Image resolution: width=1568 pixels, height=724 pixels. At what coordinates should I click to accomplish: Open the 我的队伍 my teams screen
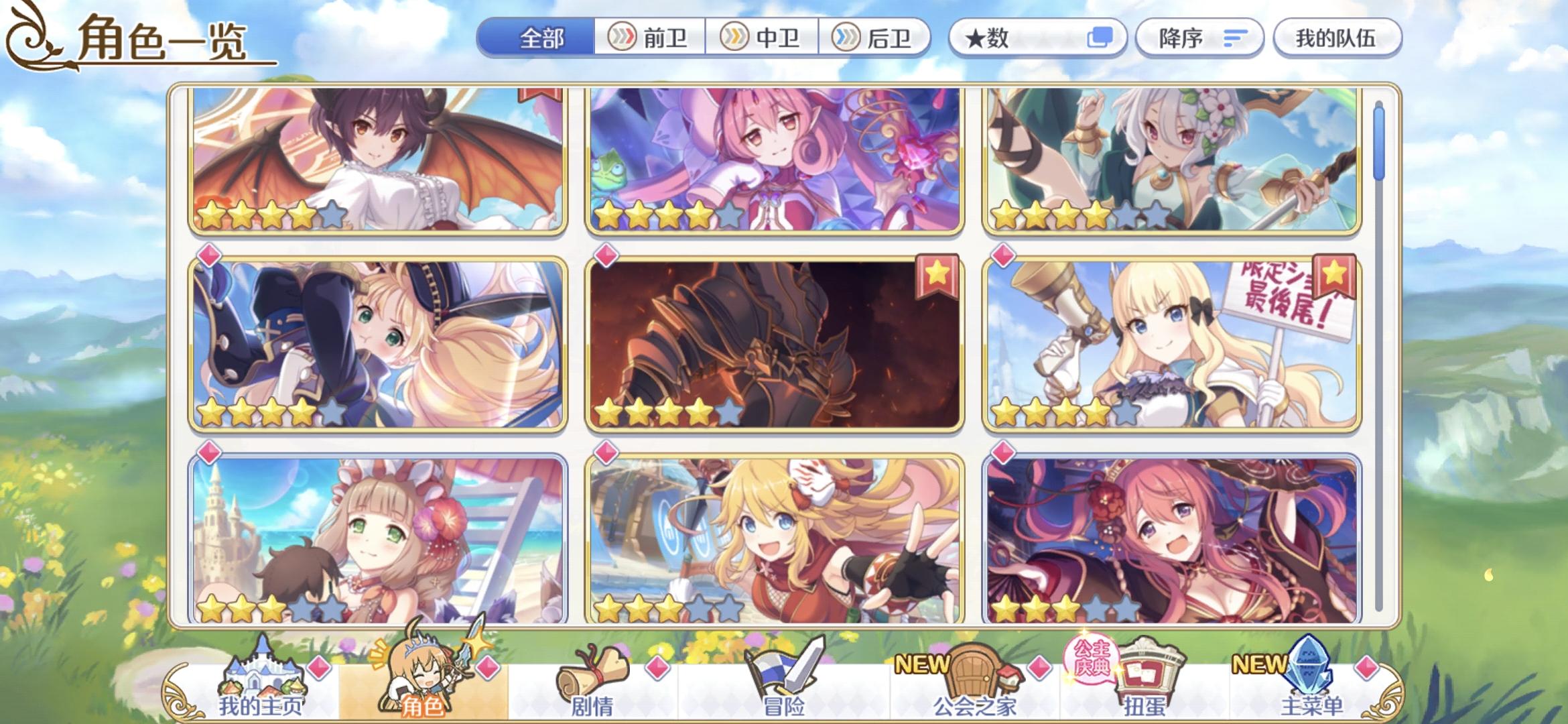[x=1336, y=38]
